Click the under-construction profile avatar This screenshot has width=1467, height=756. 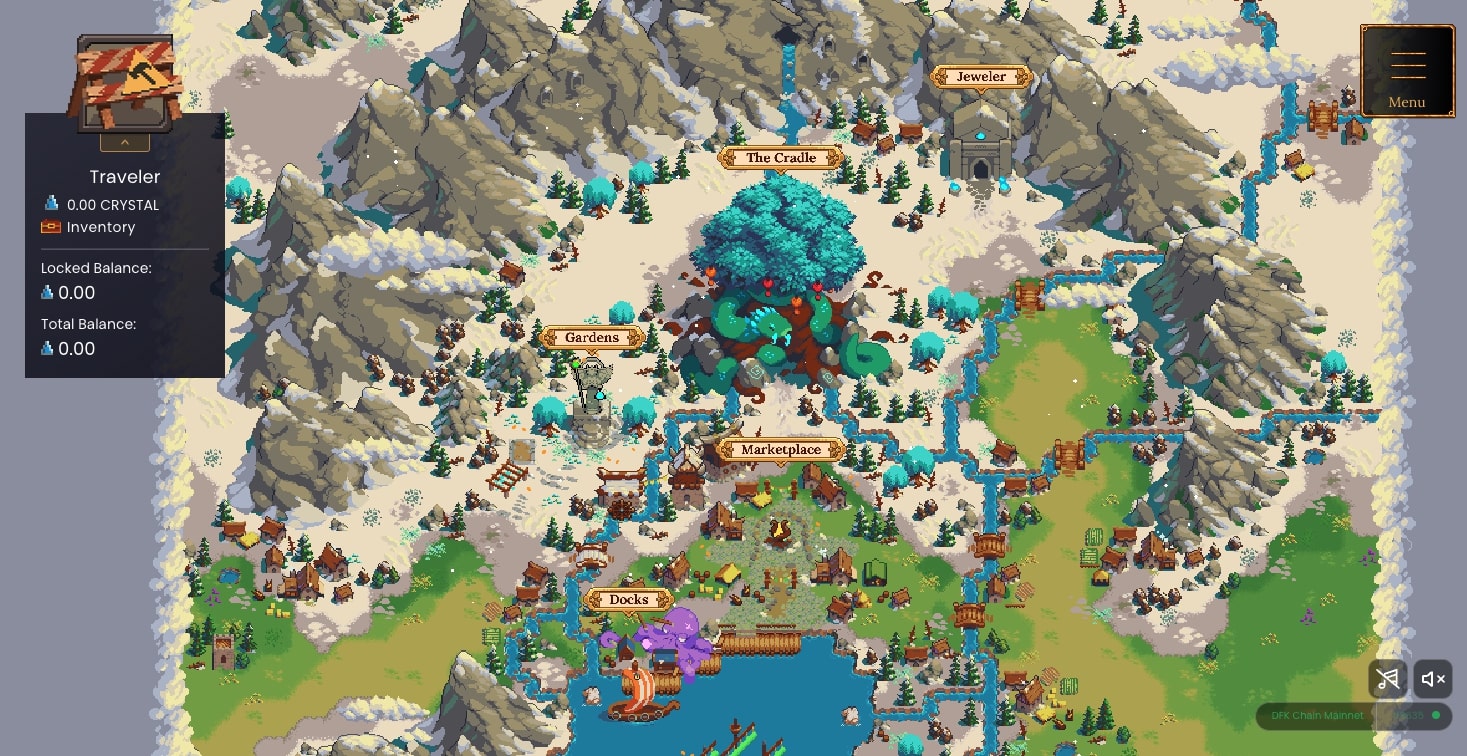coord(125,82)
